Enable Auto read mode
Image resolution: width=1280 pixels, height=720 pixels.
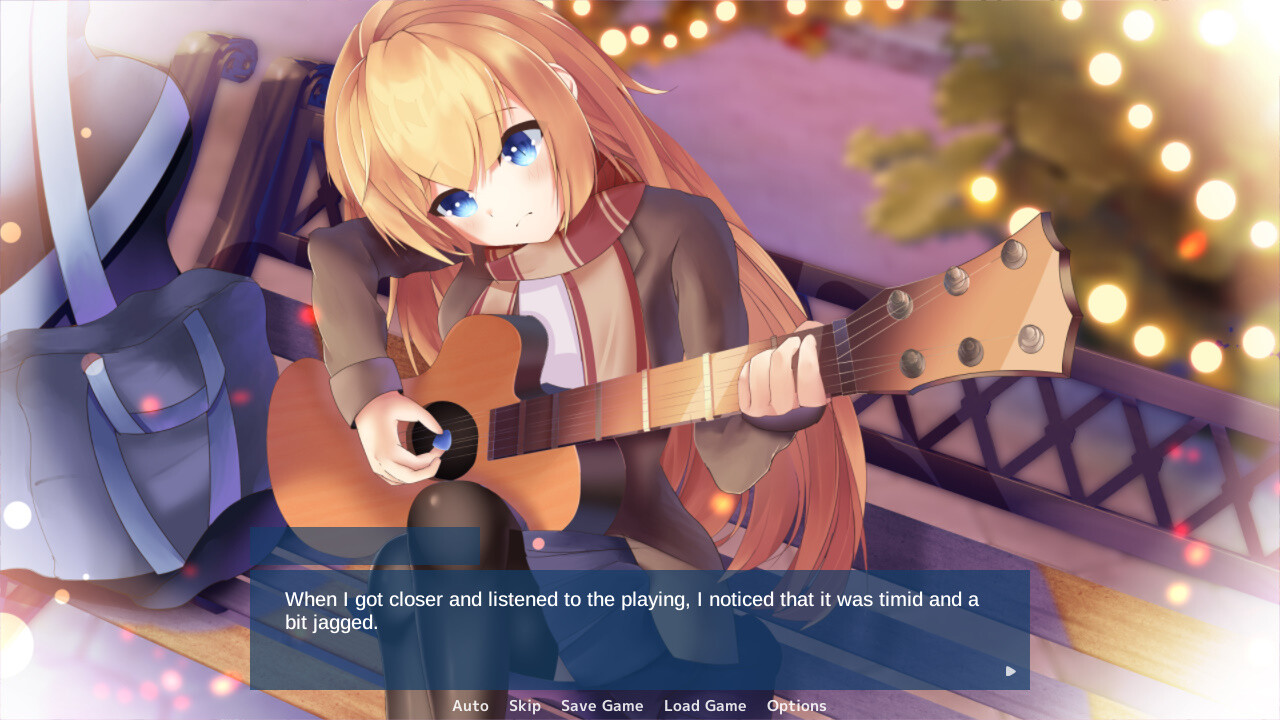point(470,705)
